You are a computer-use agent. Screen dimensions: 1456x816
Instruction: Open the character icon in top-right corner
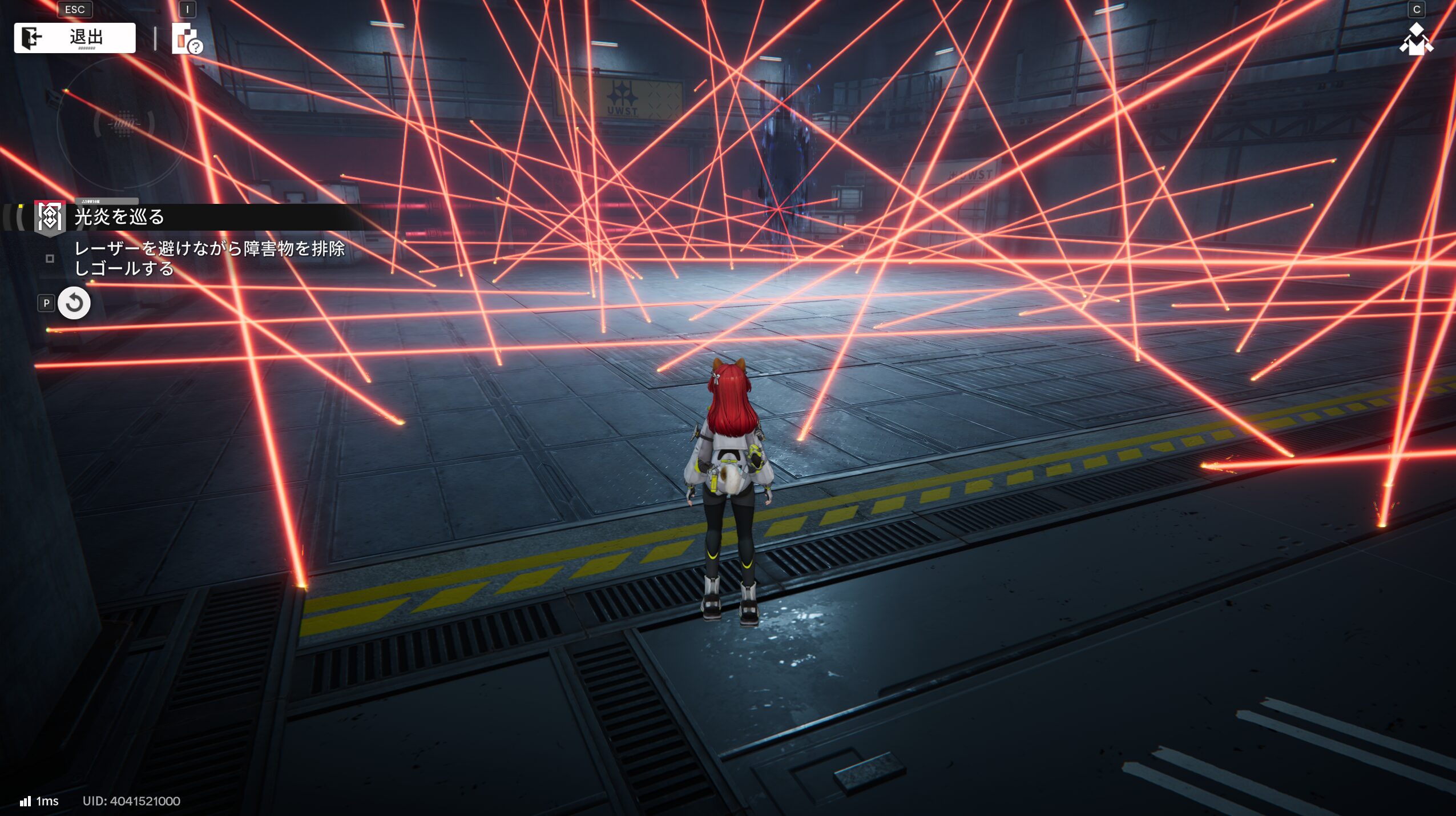[x=1415, y=40]
